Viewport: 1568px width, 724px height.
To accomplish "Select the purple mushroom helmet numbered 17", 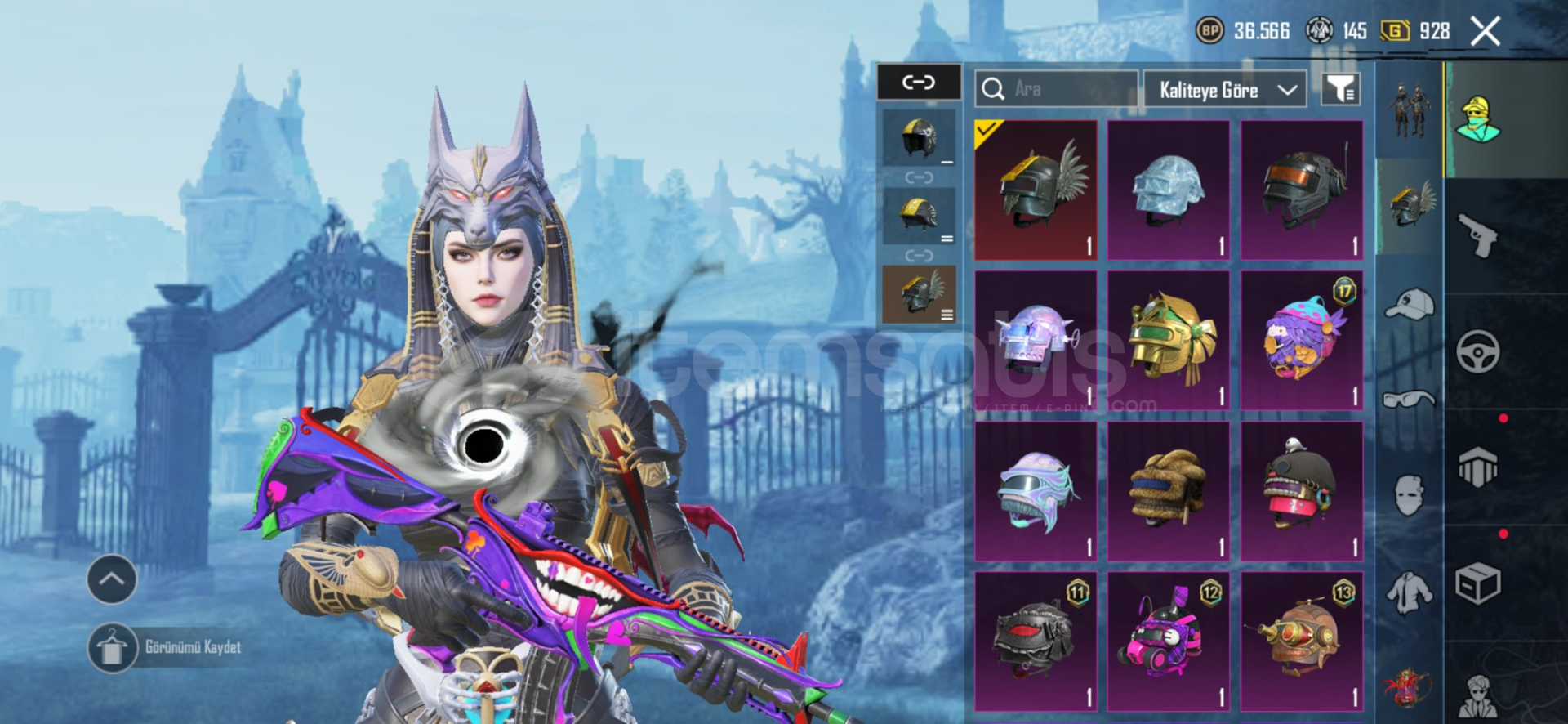I will (x=1302, y=340).
